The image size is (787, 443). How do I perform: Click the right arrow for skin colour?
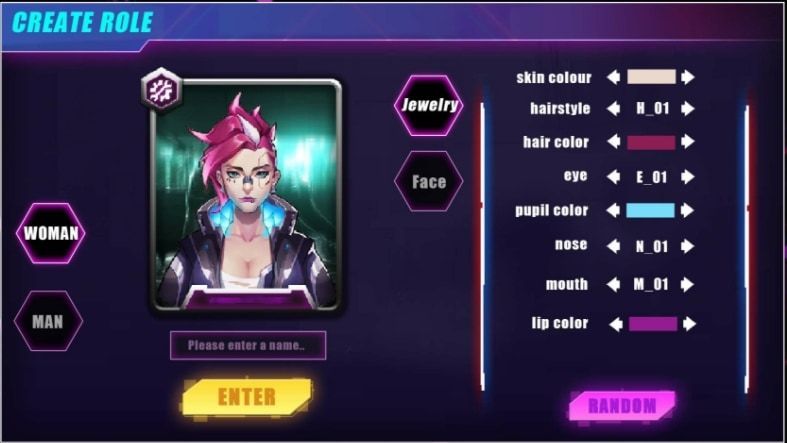tap(688, 77)
